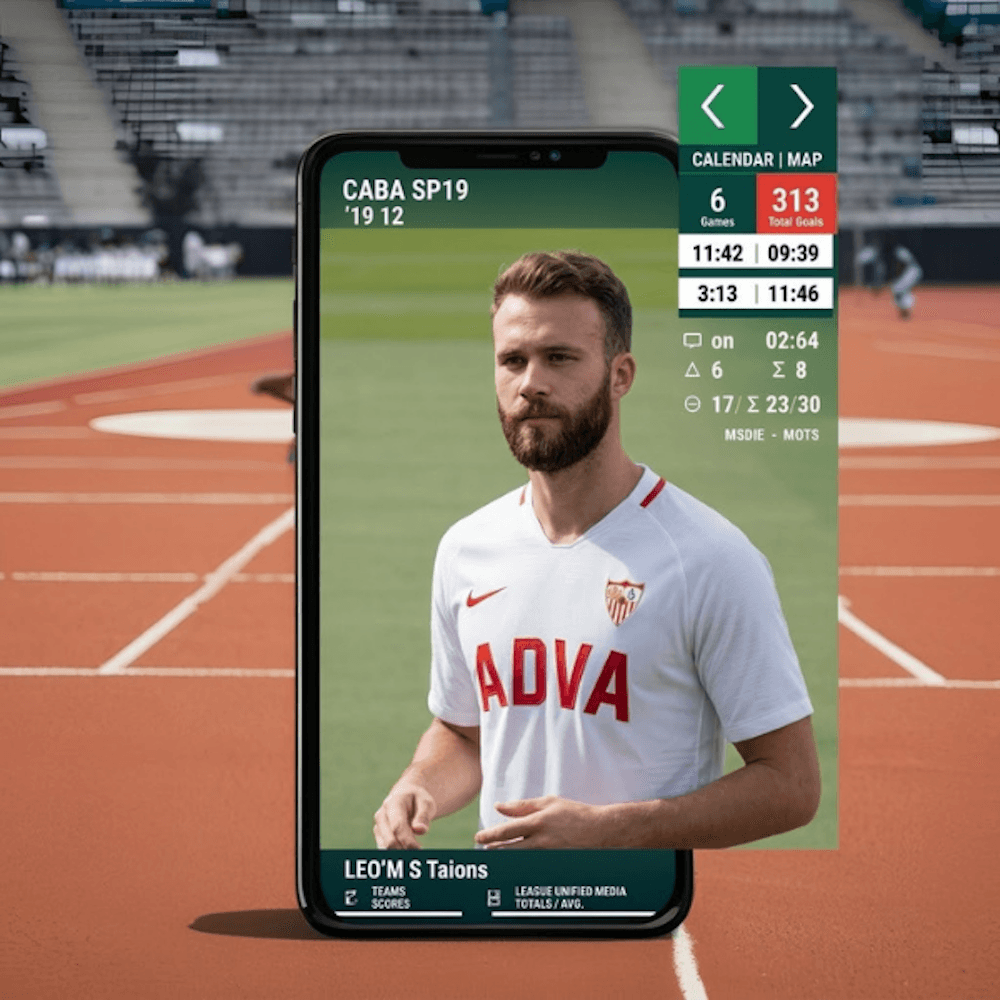Select the 6 Games tile
The width and height of the screenshot is (1000, 1000).
tap(717, 204)
